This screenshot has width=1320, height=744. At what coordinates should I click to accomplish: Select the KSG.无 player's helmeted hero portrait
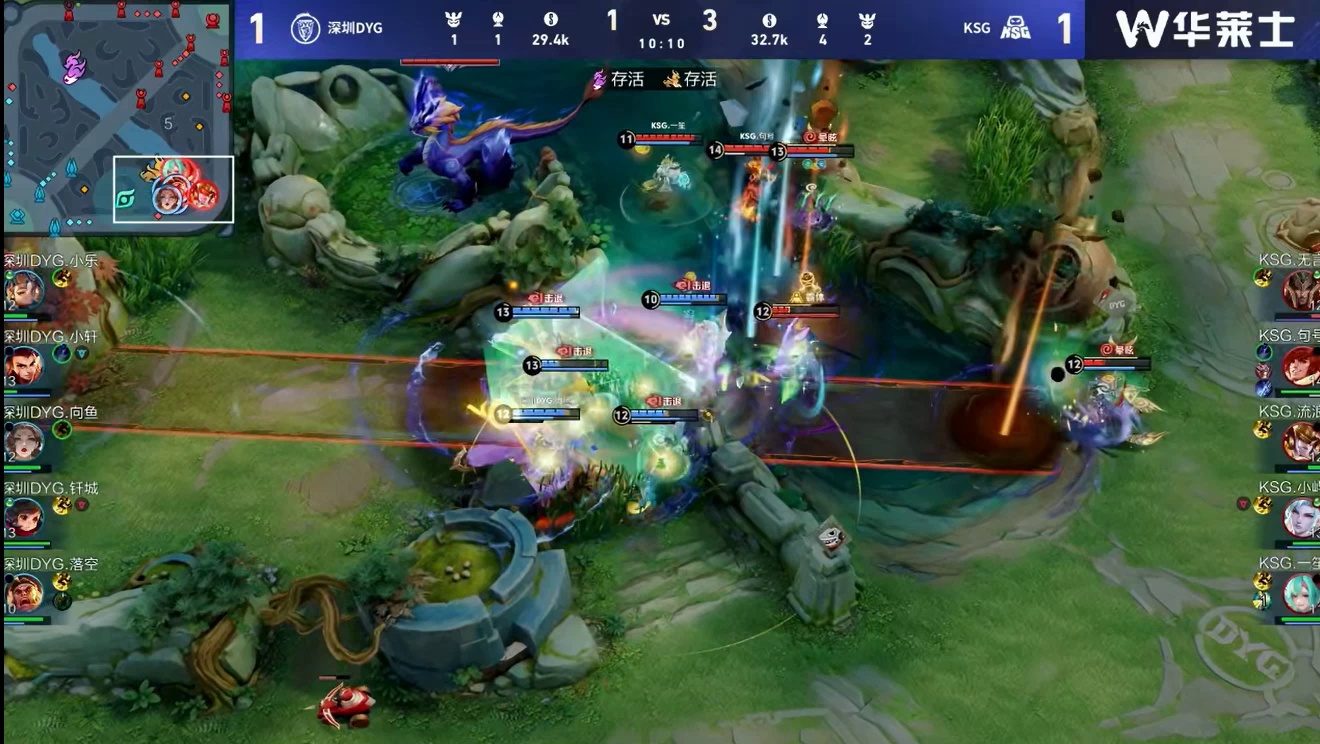coord(1300,290)
